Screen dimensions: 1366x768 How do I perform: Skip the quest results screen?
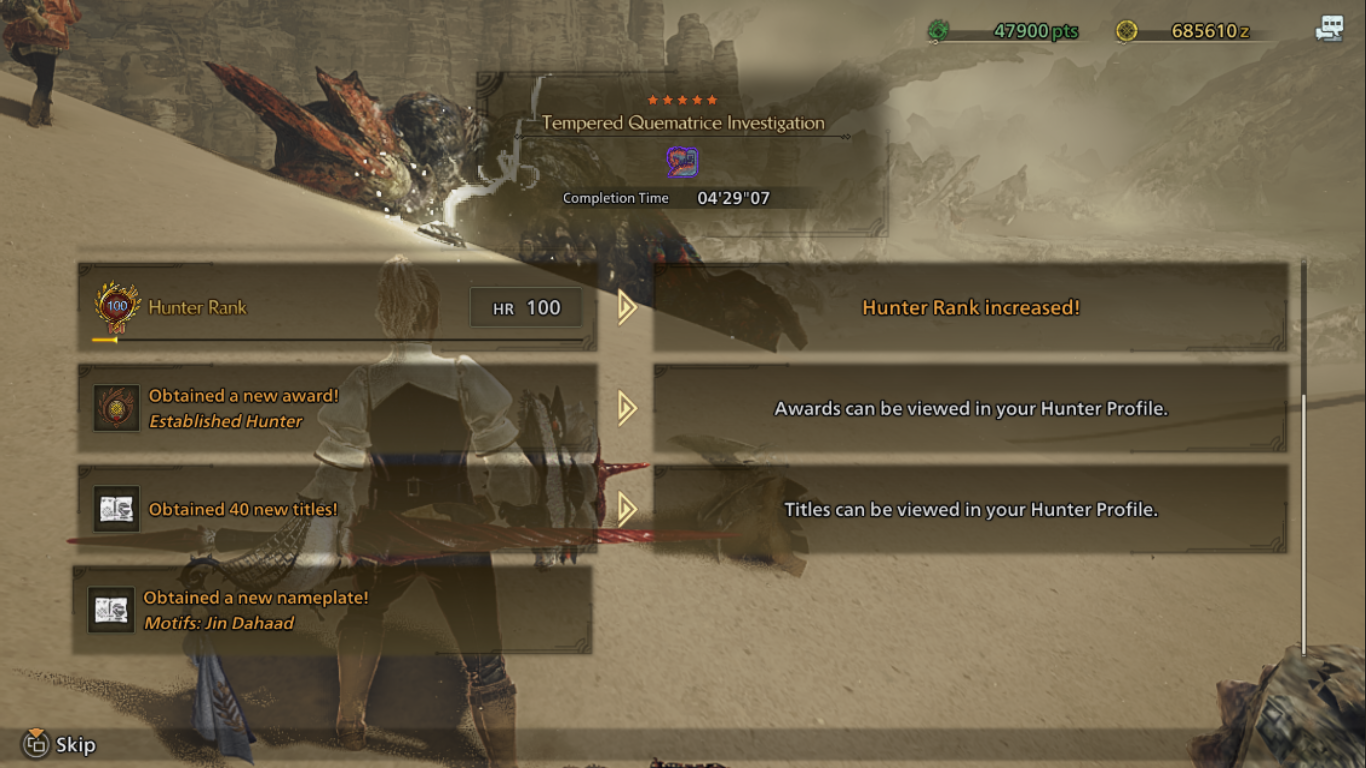pyautogui.click(x=60, y=744)
